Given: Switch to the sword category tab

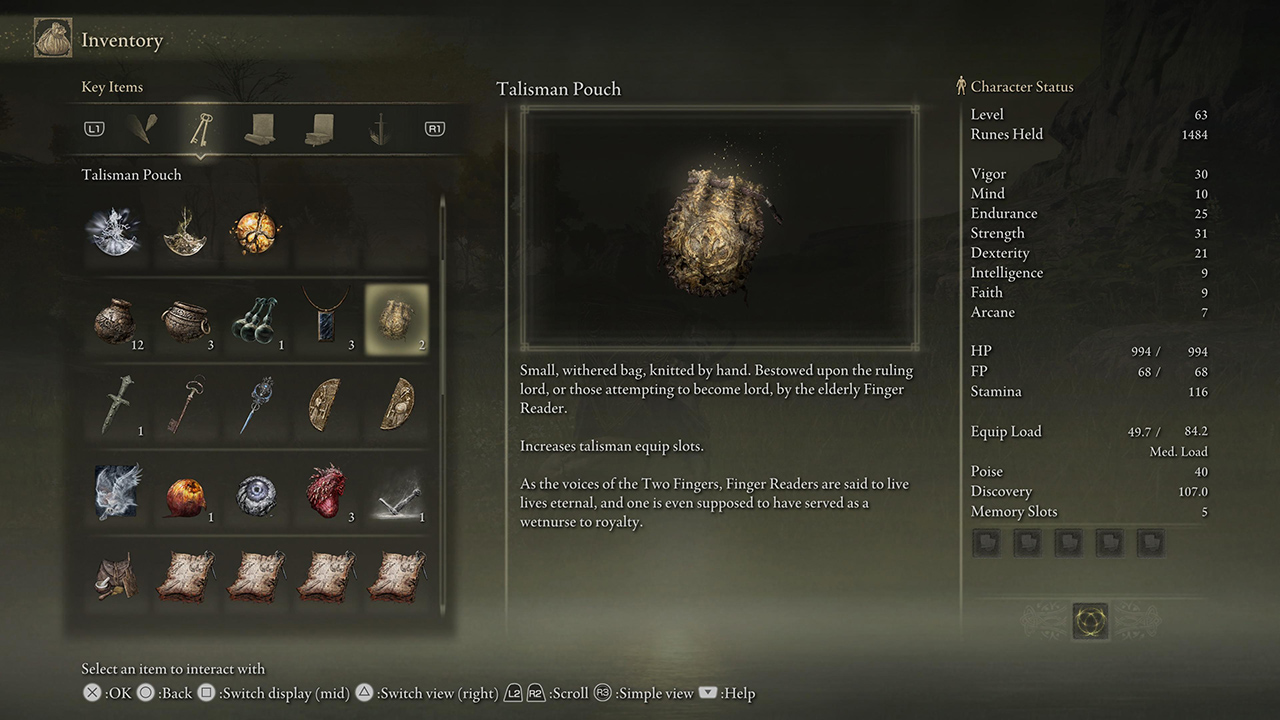Looking at the screenshot, I should [378, 129].
